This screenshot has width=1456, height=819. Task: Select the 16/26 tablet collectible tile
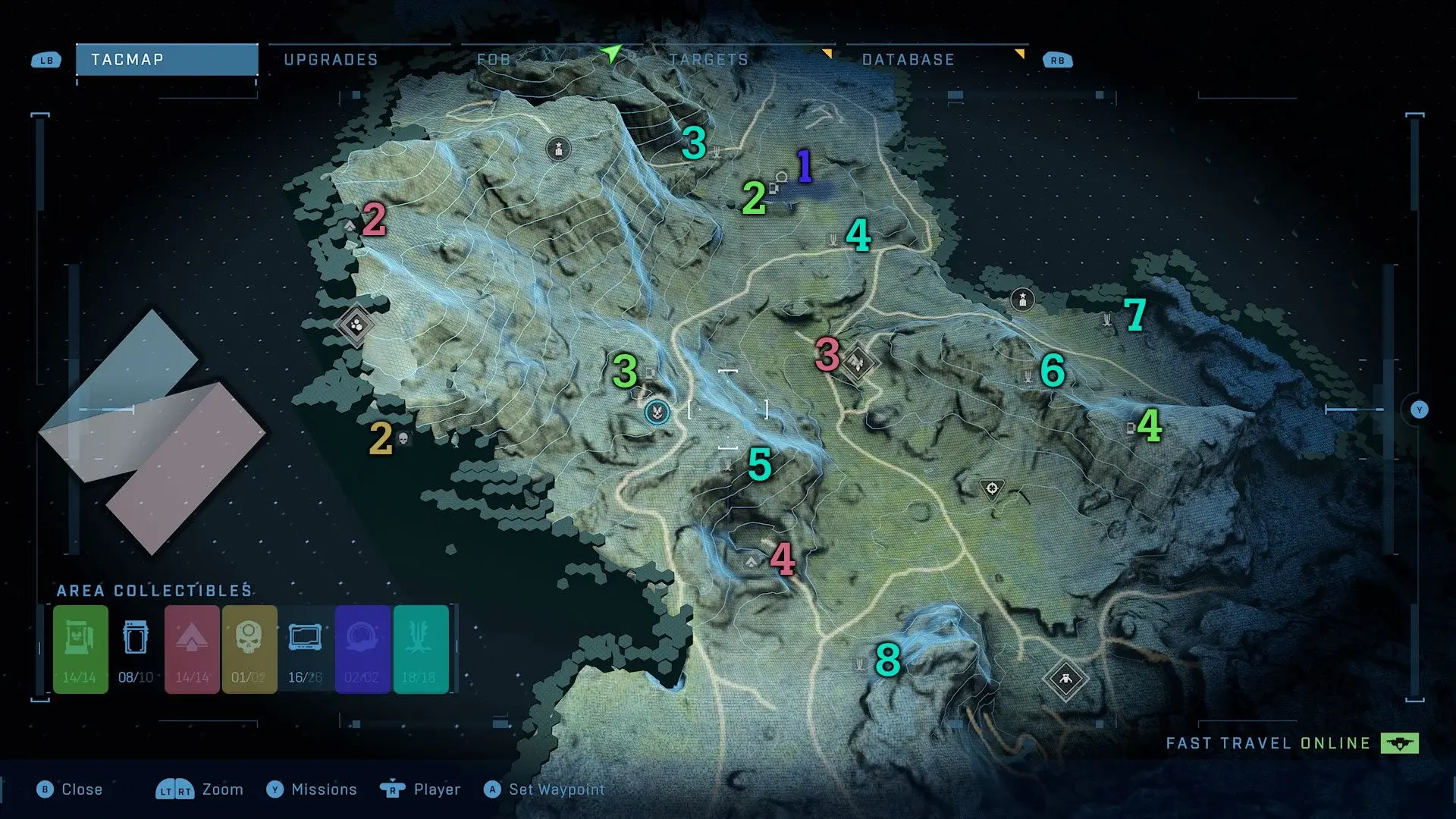coord(305,649)
